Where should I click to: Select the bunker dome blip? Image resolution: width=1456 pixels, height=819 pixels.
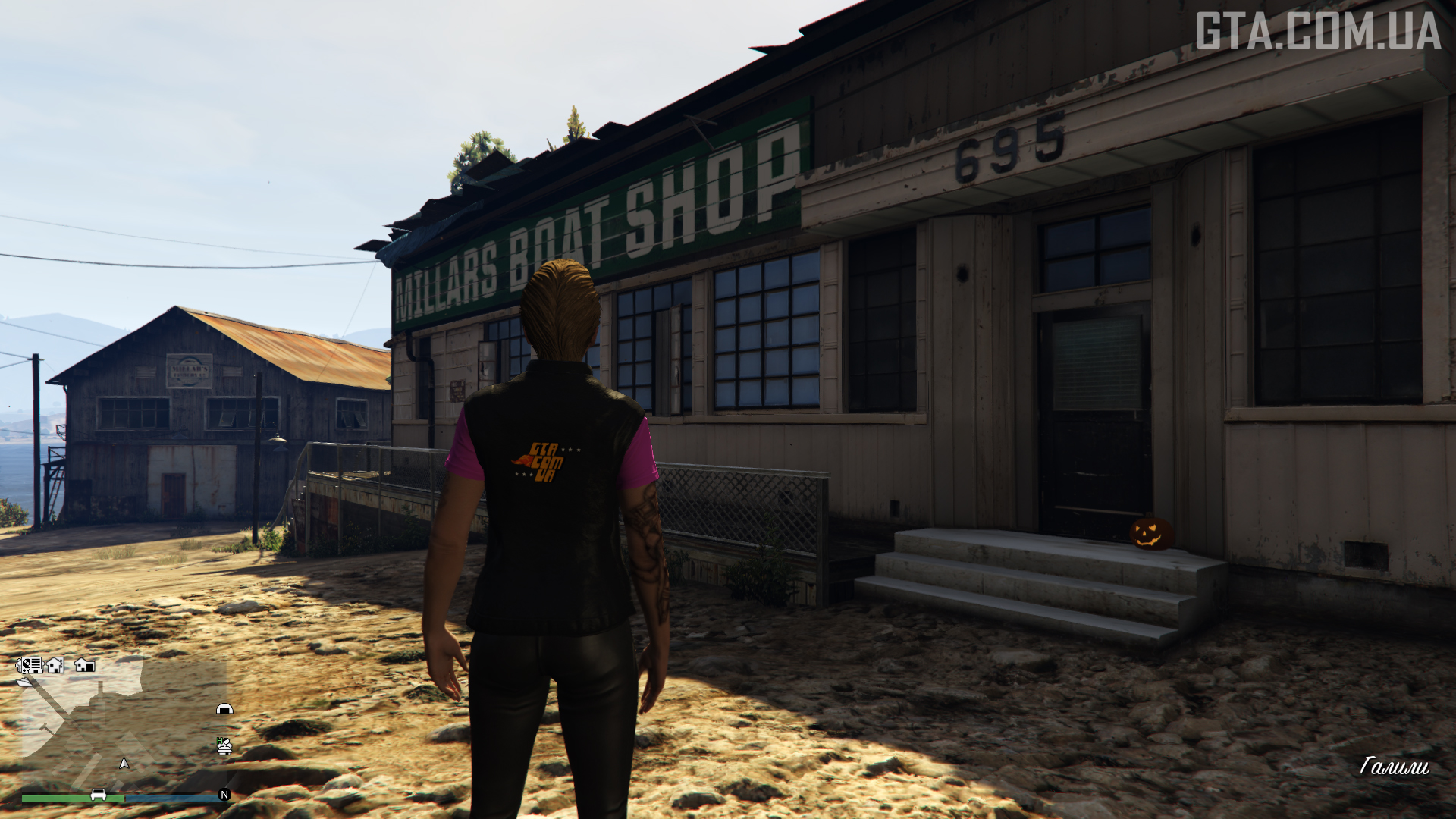click(x=224, y=710)
